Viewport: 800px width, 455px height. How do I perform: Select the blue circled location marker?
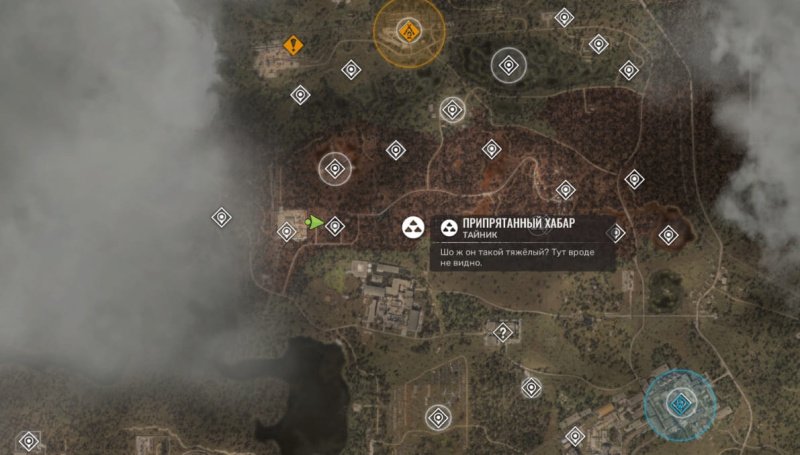679,404
